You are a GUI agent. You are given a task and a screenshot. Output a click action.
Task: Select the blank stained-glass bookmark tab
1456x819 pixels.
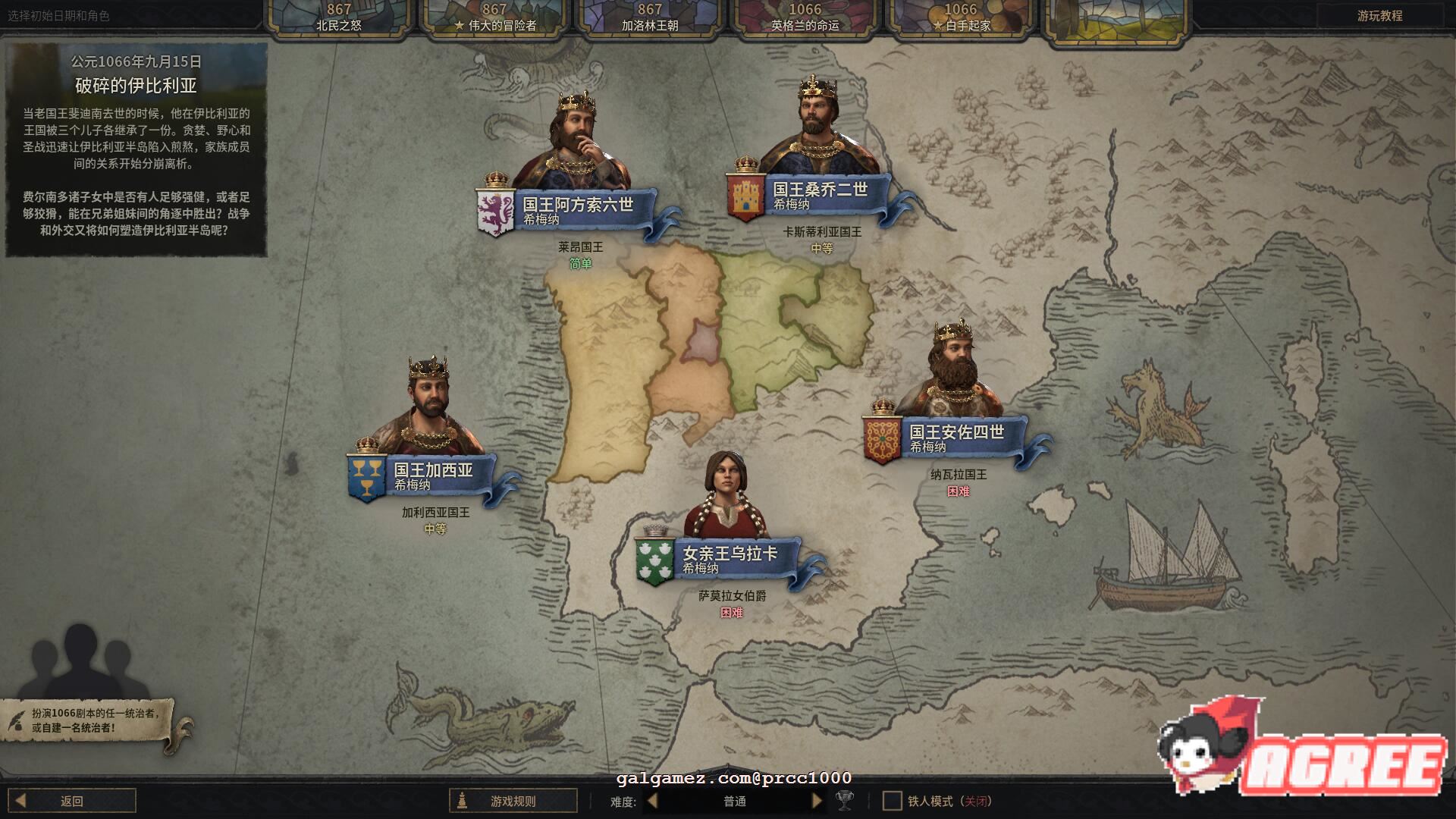point(1115,17)
